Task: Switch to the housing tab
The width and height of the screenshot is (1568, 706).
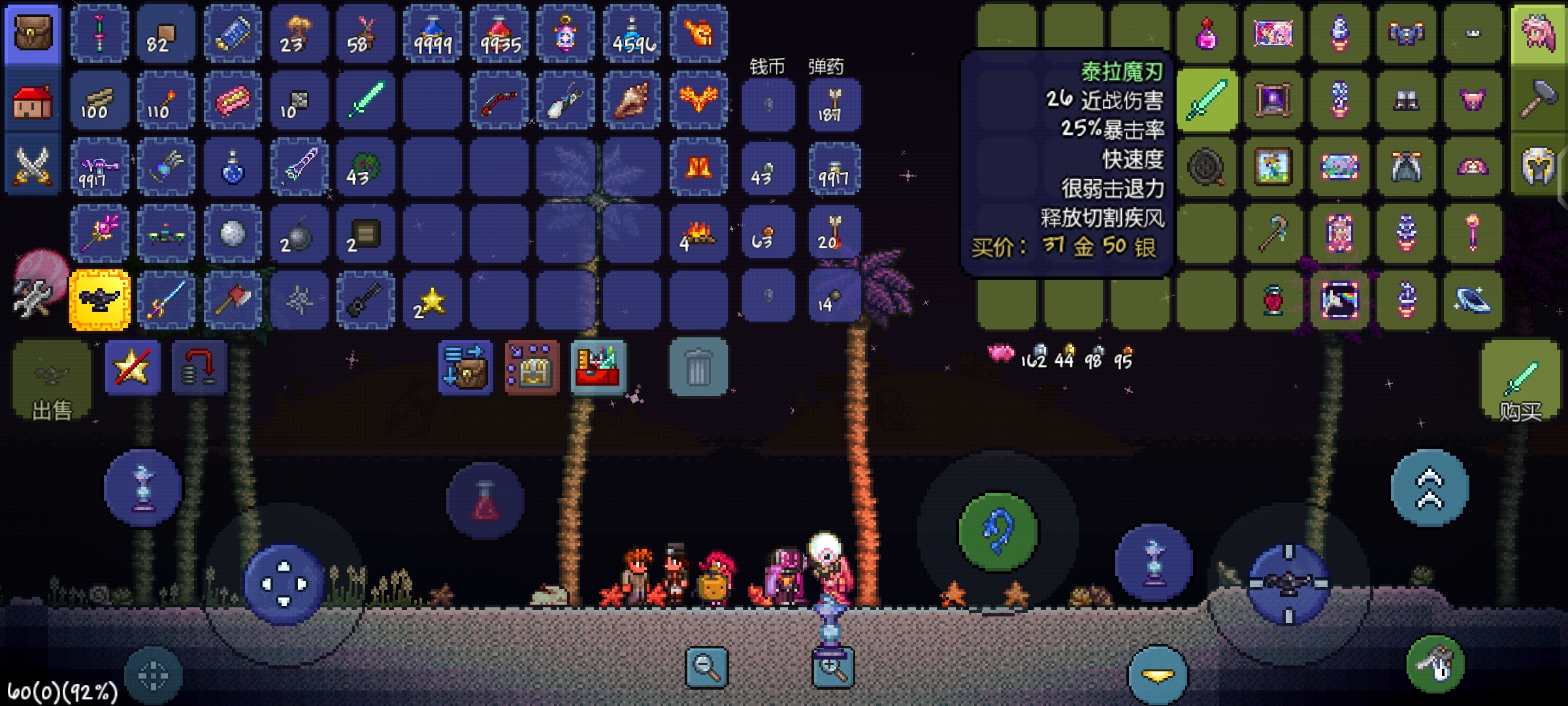Action: (x=33, y=102)
